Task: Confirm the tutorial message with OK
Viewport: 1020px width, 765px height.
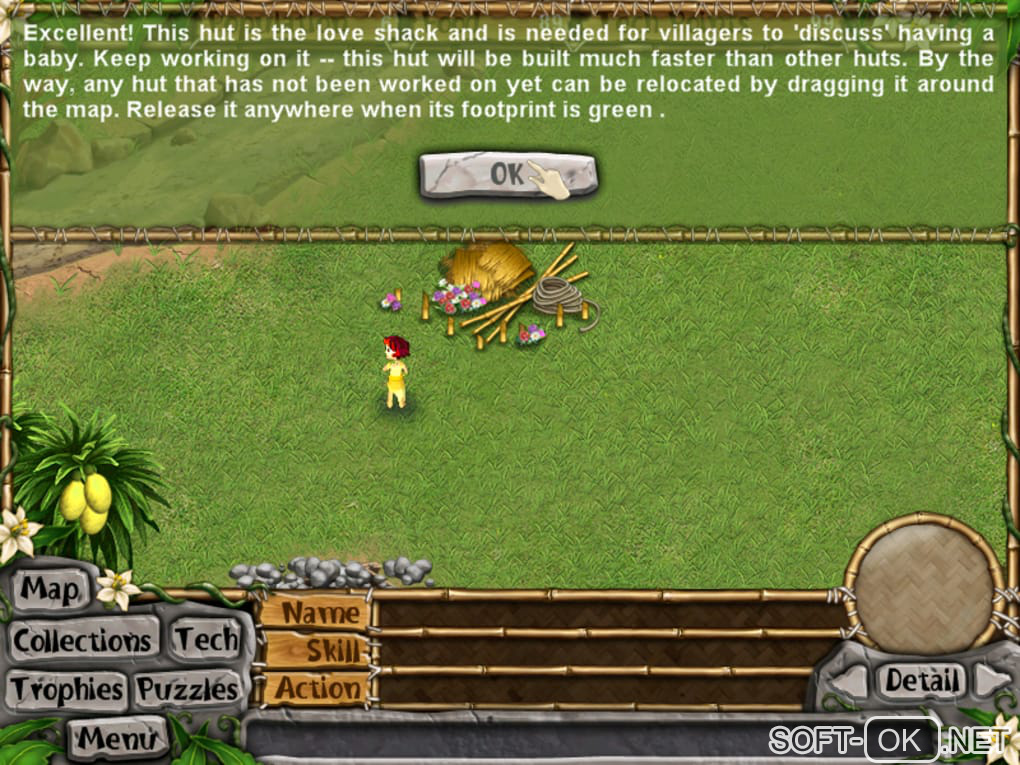Action: [x=508, y=175]
